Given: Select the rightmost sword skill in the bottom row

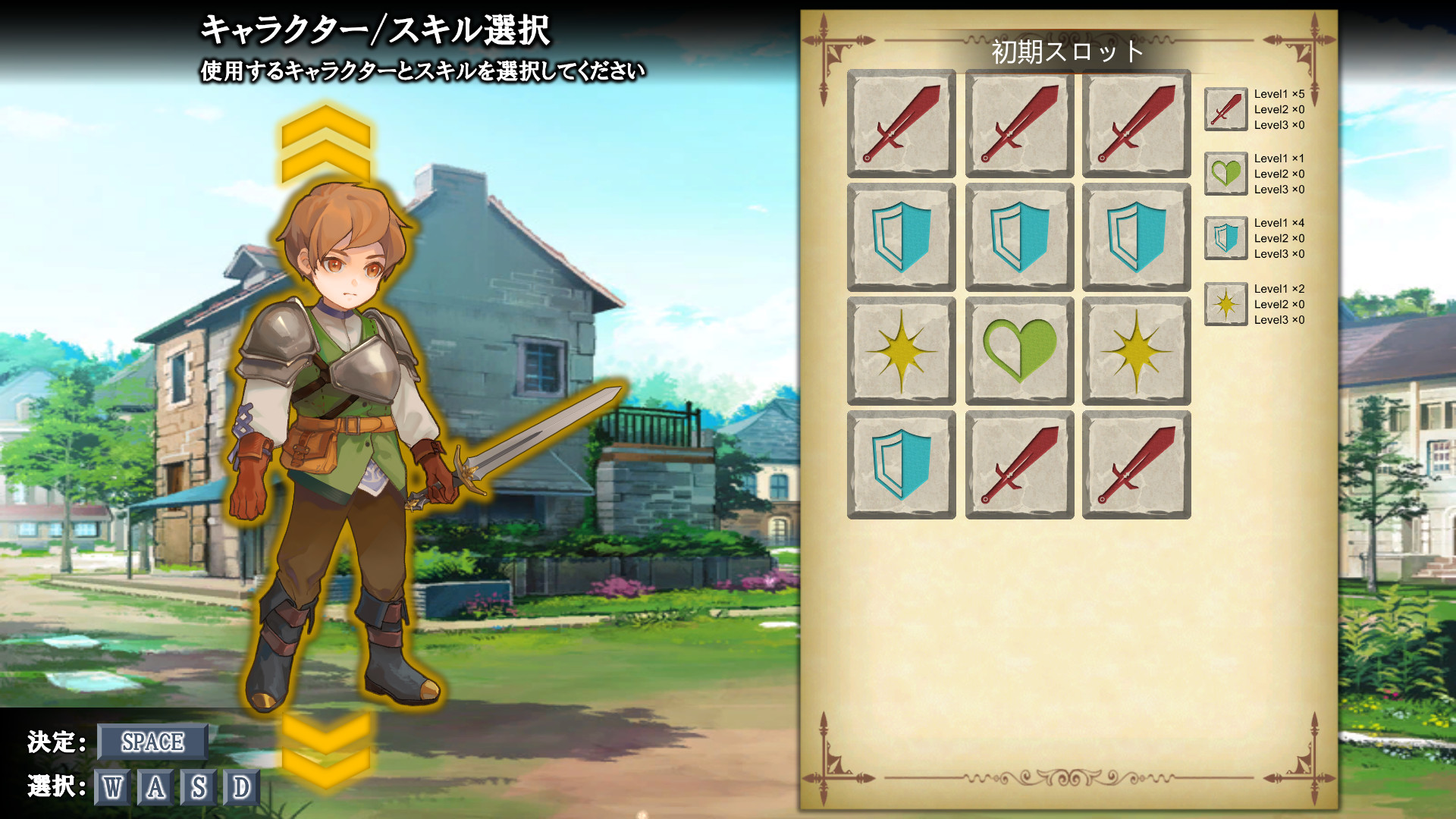Looking at the screenshot, I should 1136,463.
